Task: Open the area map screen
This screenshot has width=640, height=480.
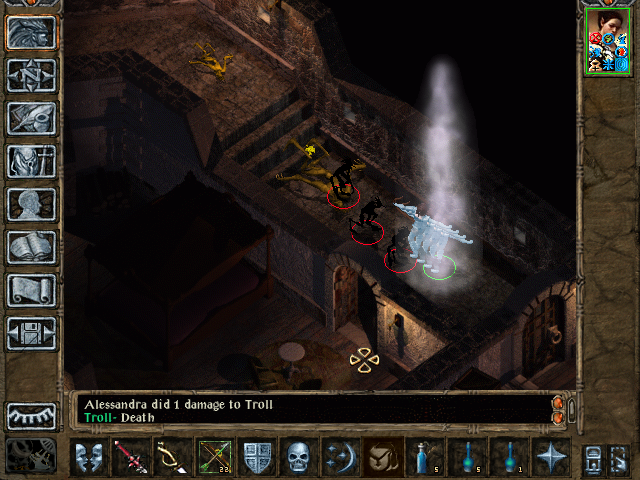Action: click(31, 75)
